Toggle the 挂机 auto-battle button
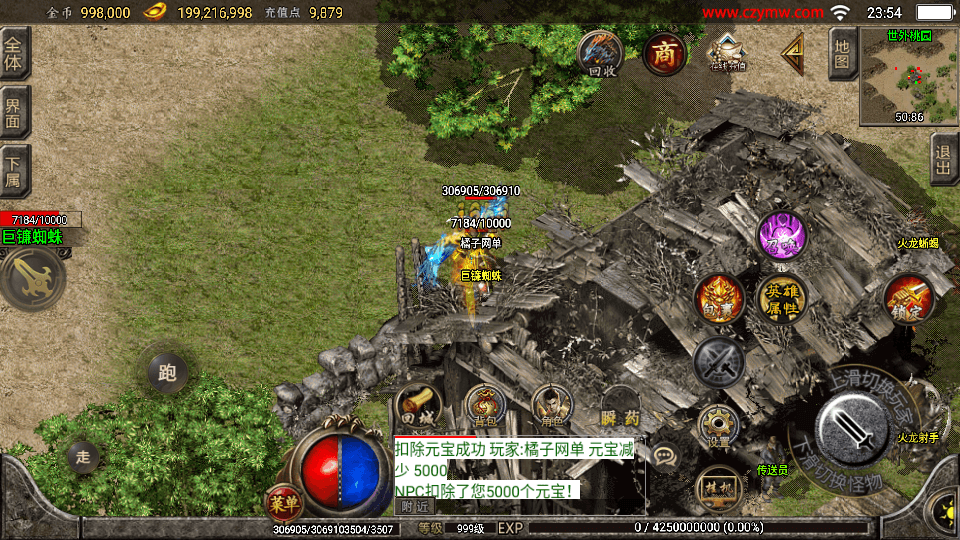 [x=718, y=486]
